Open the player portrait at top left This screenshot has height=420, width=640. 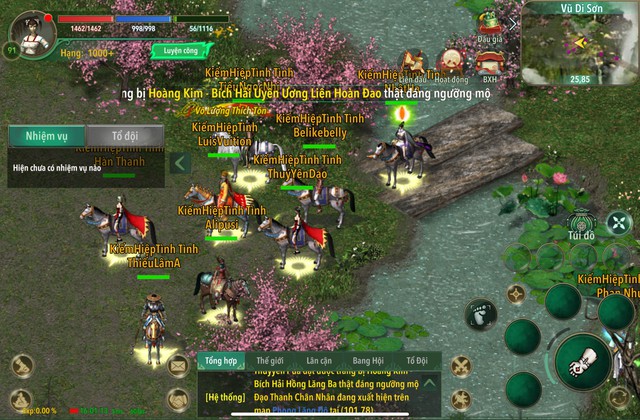(x=32, y=30)
